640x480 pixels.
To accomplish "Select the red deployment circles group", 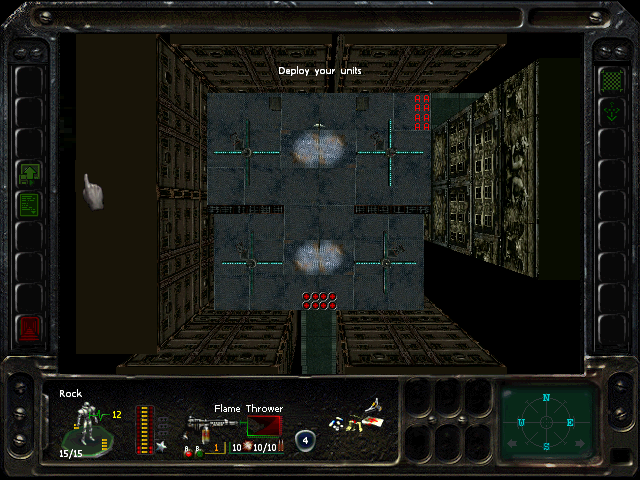I will tap(319, 301).
